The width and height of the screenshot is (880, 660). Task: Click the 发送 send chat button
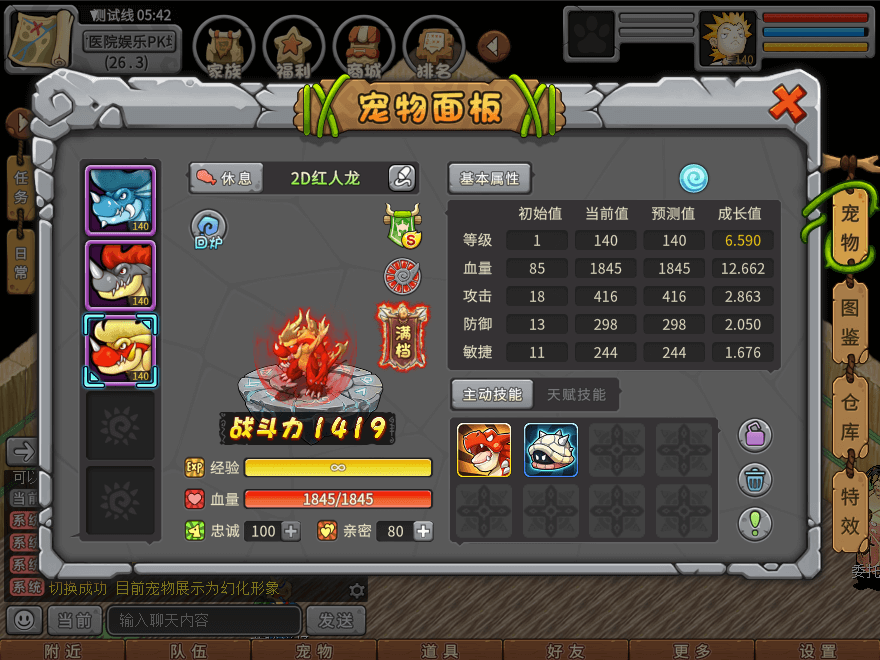(x=335, y=620)
